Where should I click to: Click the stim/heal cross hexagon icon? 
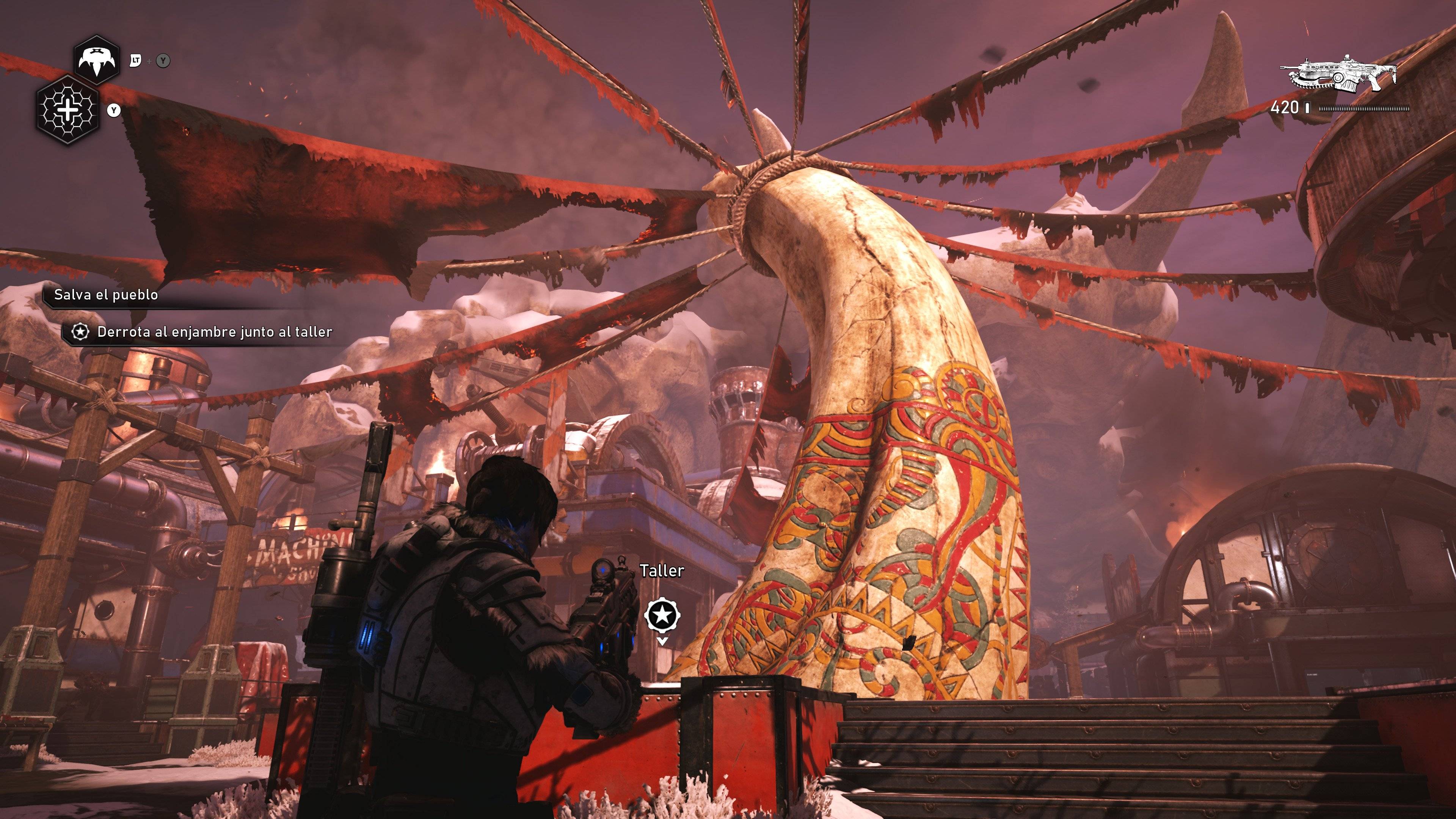click(x=67, y=108)
